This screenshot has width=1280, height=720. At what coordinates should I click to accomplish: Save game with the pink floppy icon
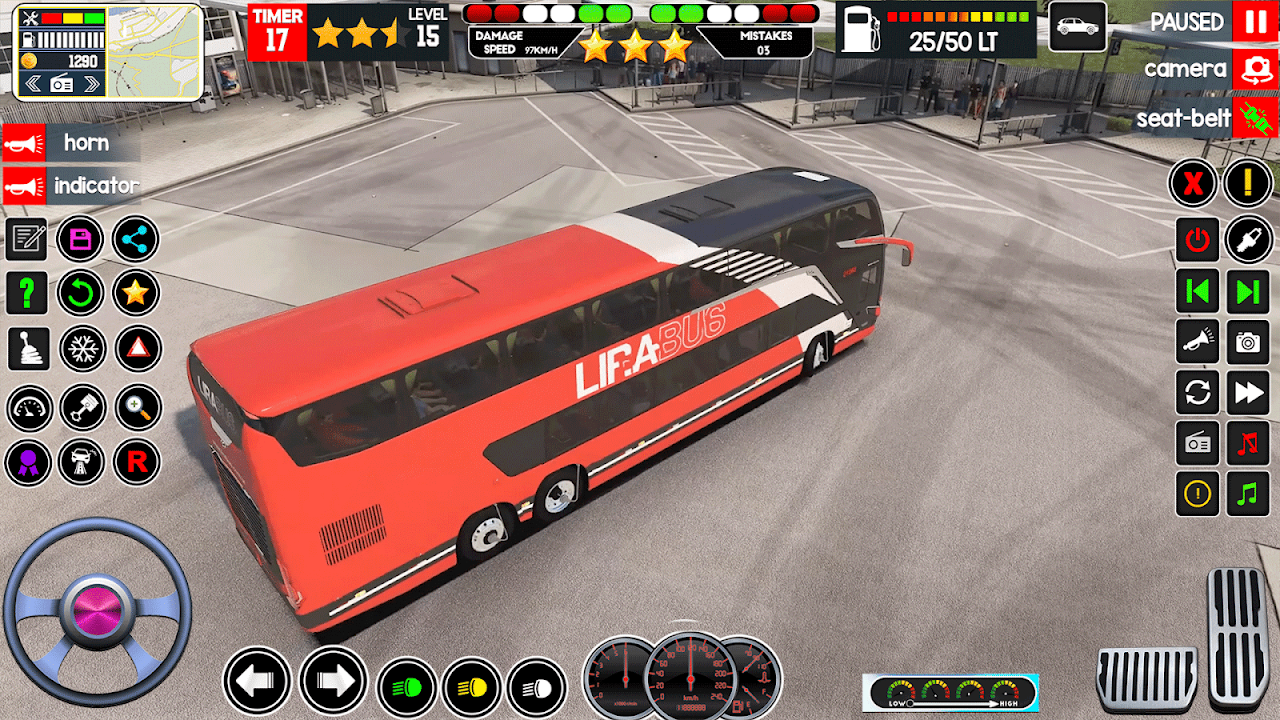pyautogui.click(x=81, y=239)
